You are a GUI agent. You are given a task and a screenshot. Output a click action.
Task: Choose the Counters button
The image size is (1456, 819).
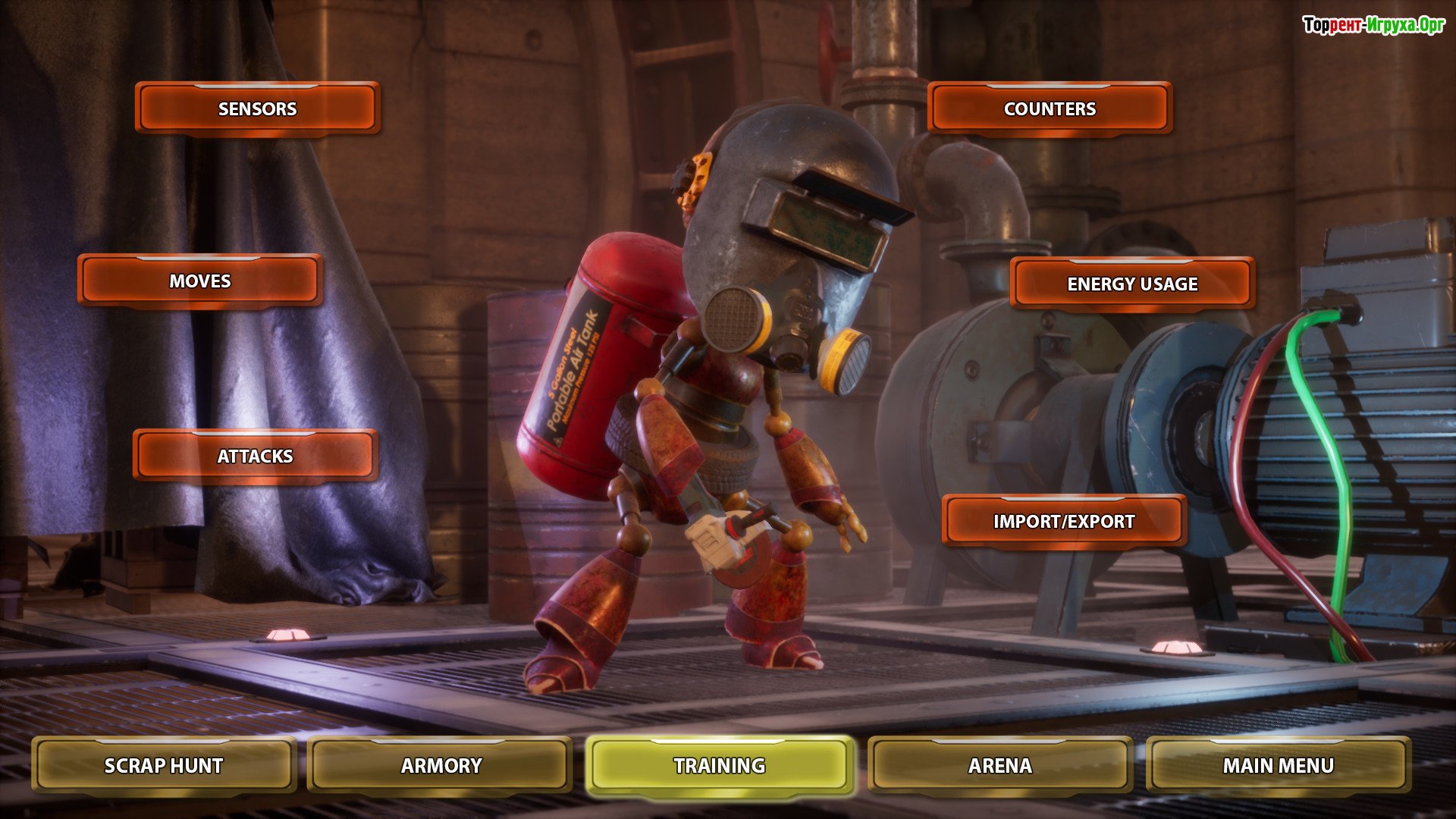(x=1050, y=108)
